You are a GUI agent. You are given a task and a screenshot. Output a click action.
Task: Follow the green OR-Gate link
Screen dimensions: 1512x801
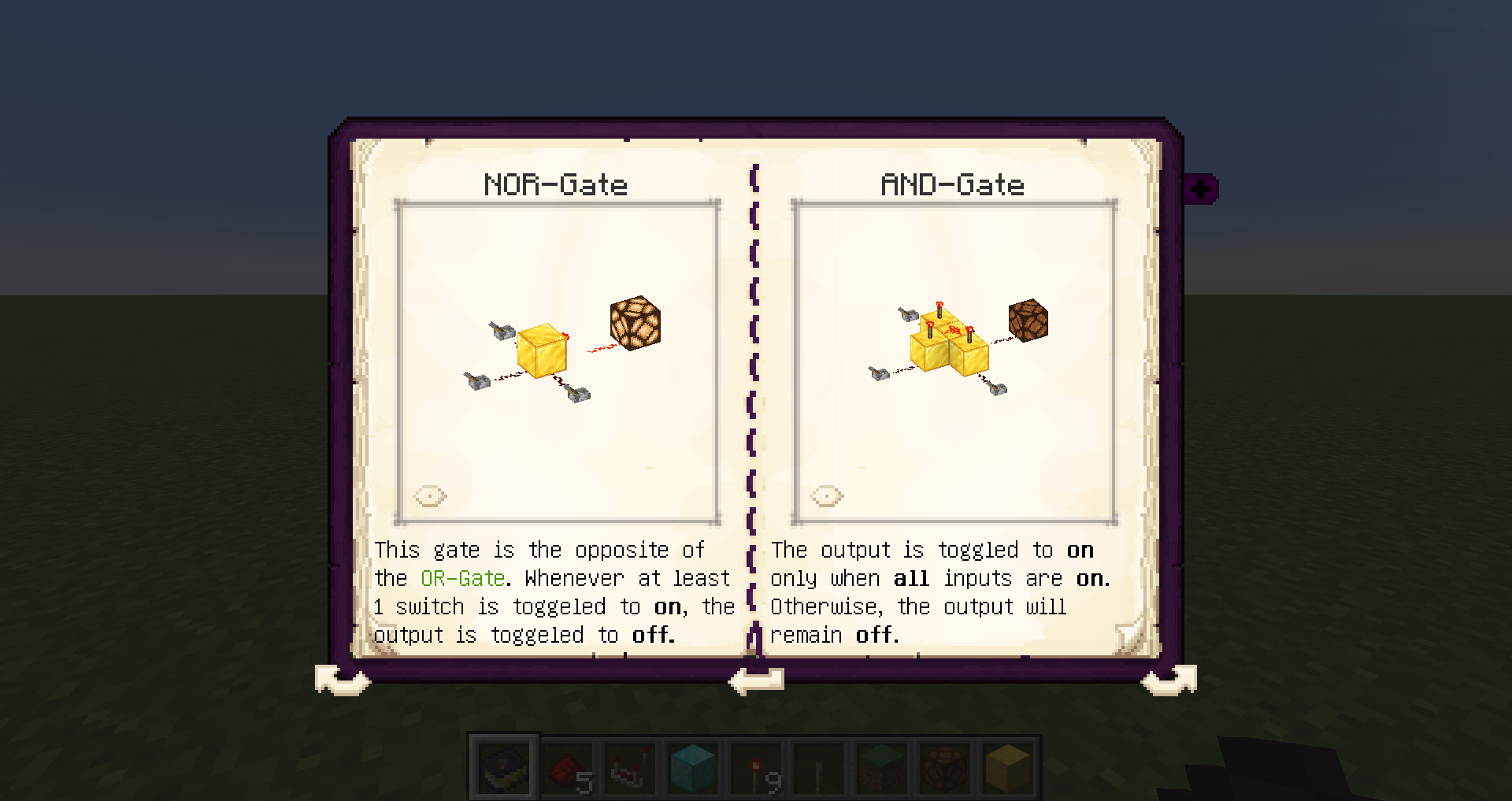pos(462,579)
